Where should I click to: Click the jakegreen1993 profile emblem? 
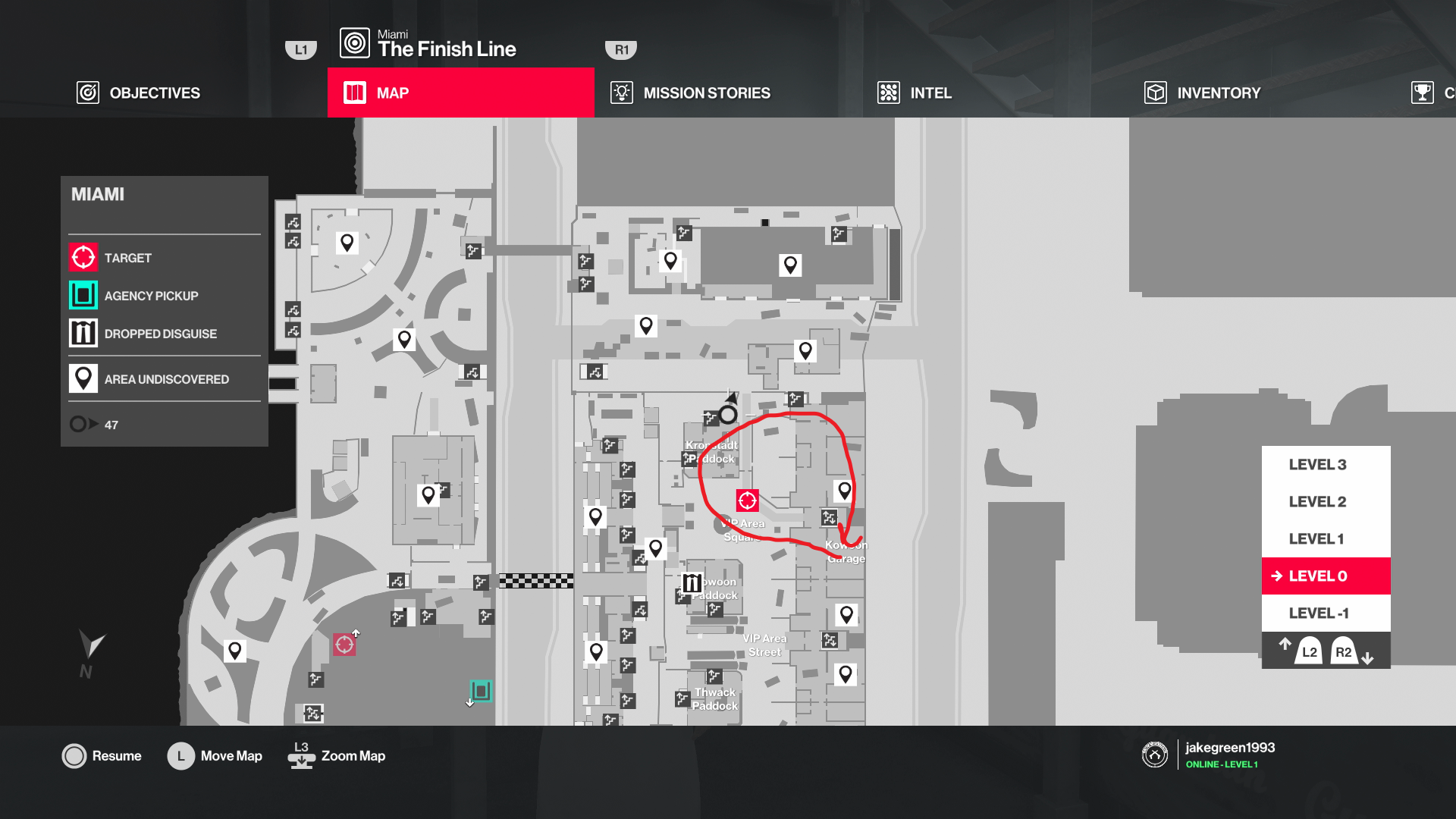pos(1154,755)
